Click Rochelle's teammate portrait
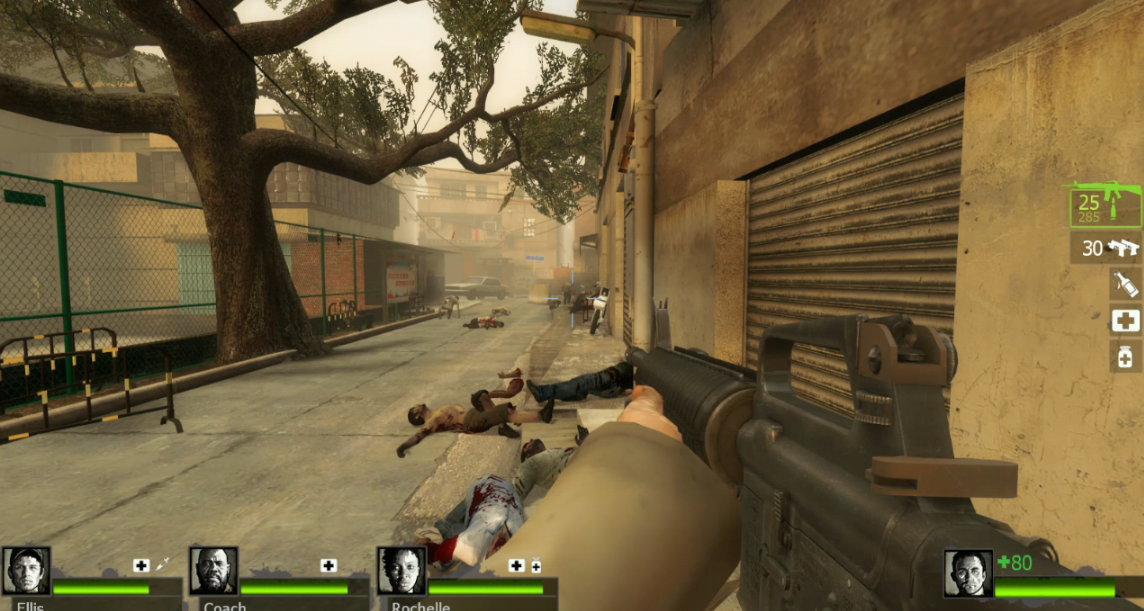Image resolution: width=1144 pixels, height=611 pixels. pyautogui.click(x=401, y=571)
